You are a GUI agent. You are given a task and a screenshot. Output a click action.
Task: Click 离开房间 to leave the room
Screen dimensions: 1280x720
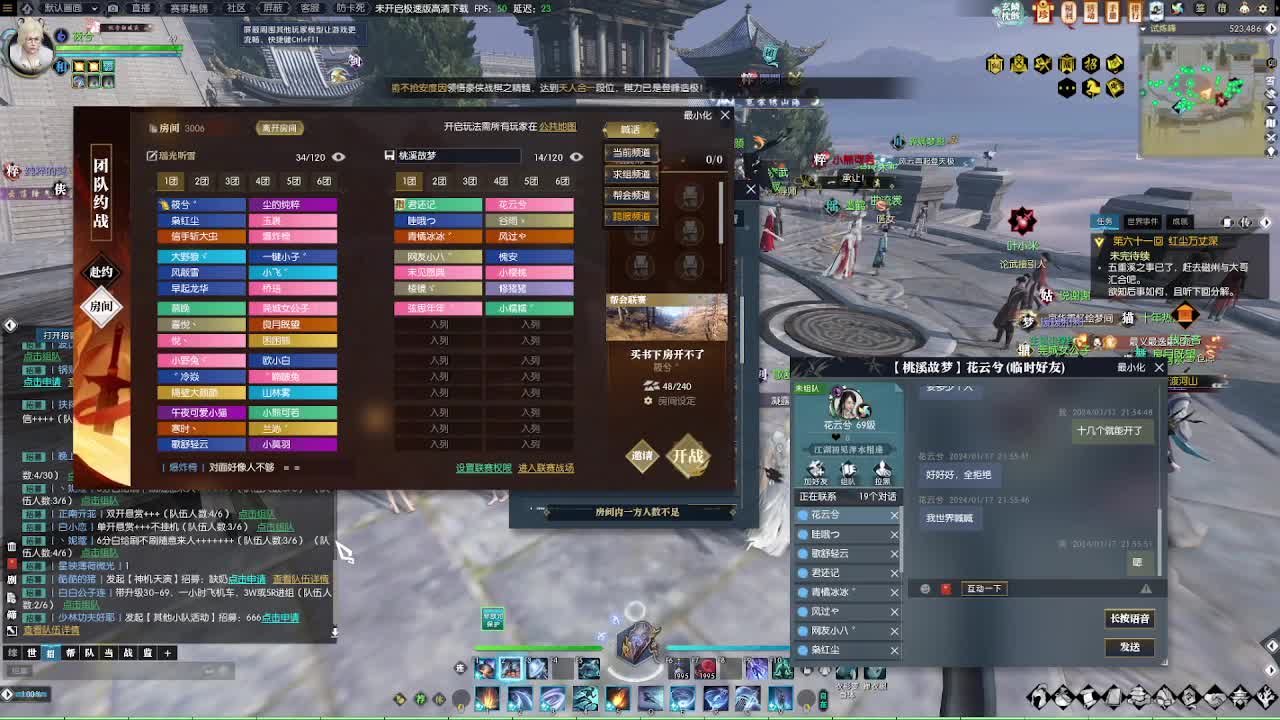point(280,129)
